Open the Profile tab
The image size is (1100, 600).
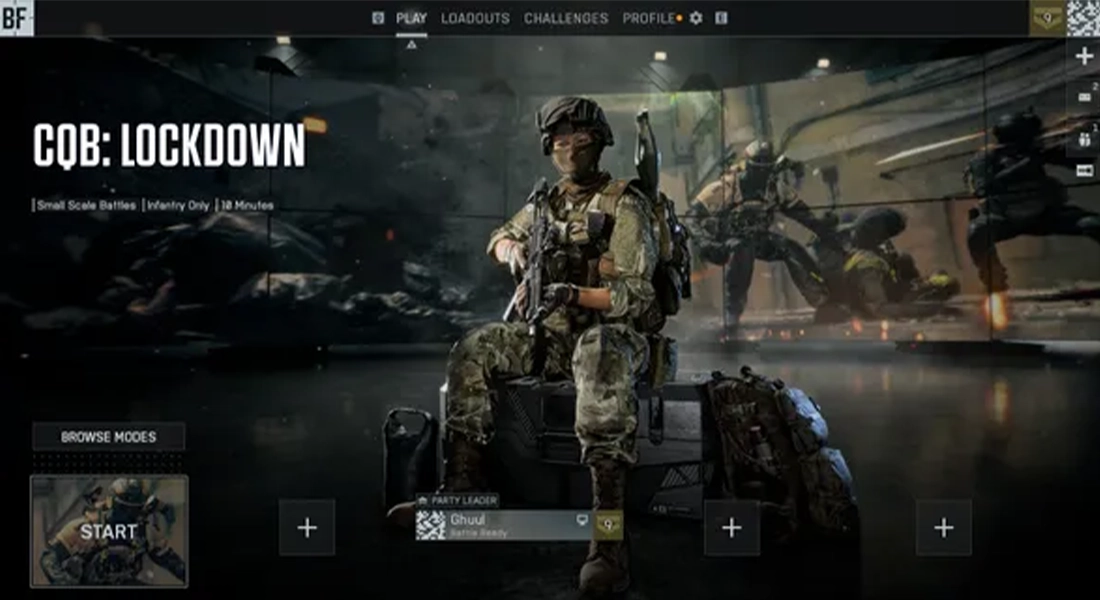pyautogui.click(x=649, y=18)
